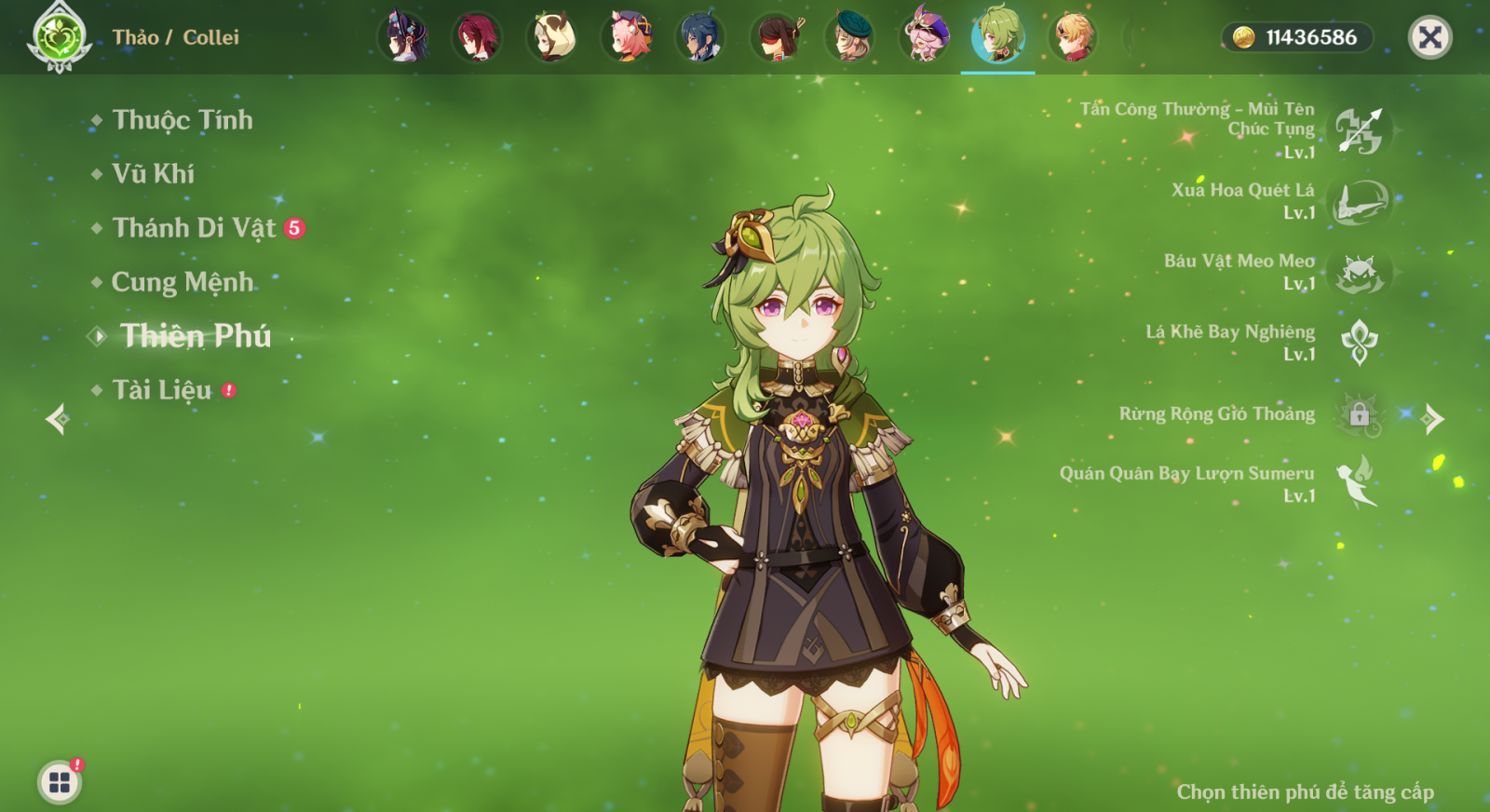The height and width of the screenshot is (812, 1490).
Task: Select the Vũ Khí menu entry
Action: (153, 174)
